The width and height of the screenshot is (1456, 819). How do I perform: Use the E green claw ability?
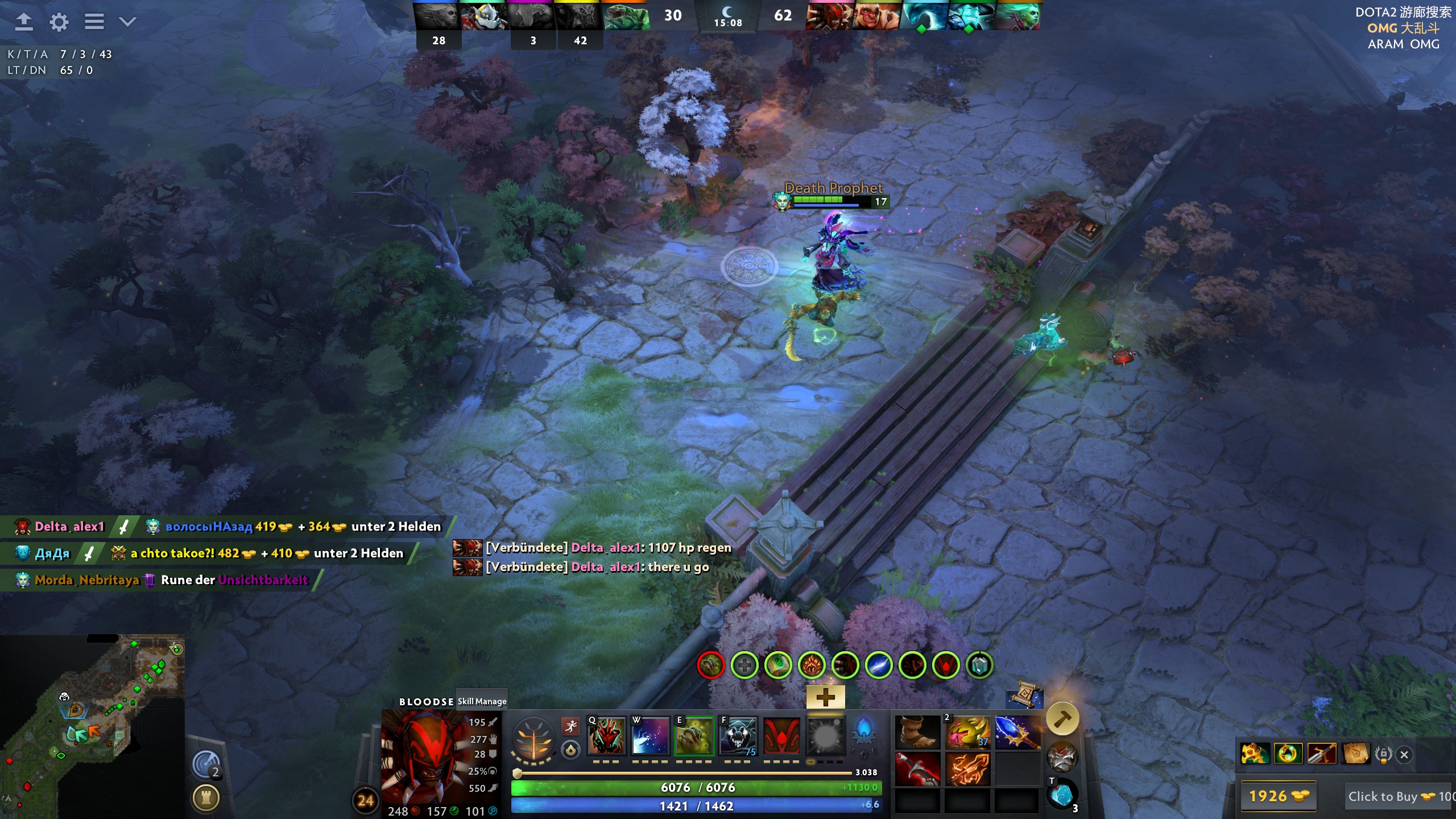(694, 736)
